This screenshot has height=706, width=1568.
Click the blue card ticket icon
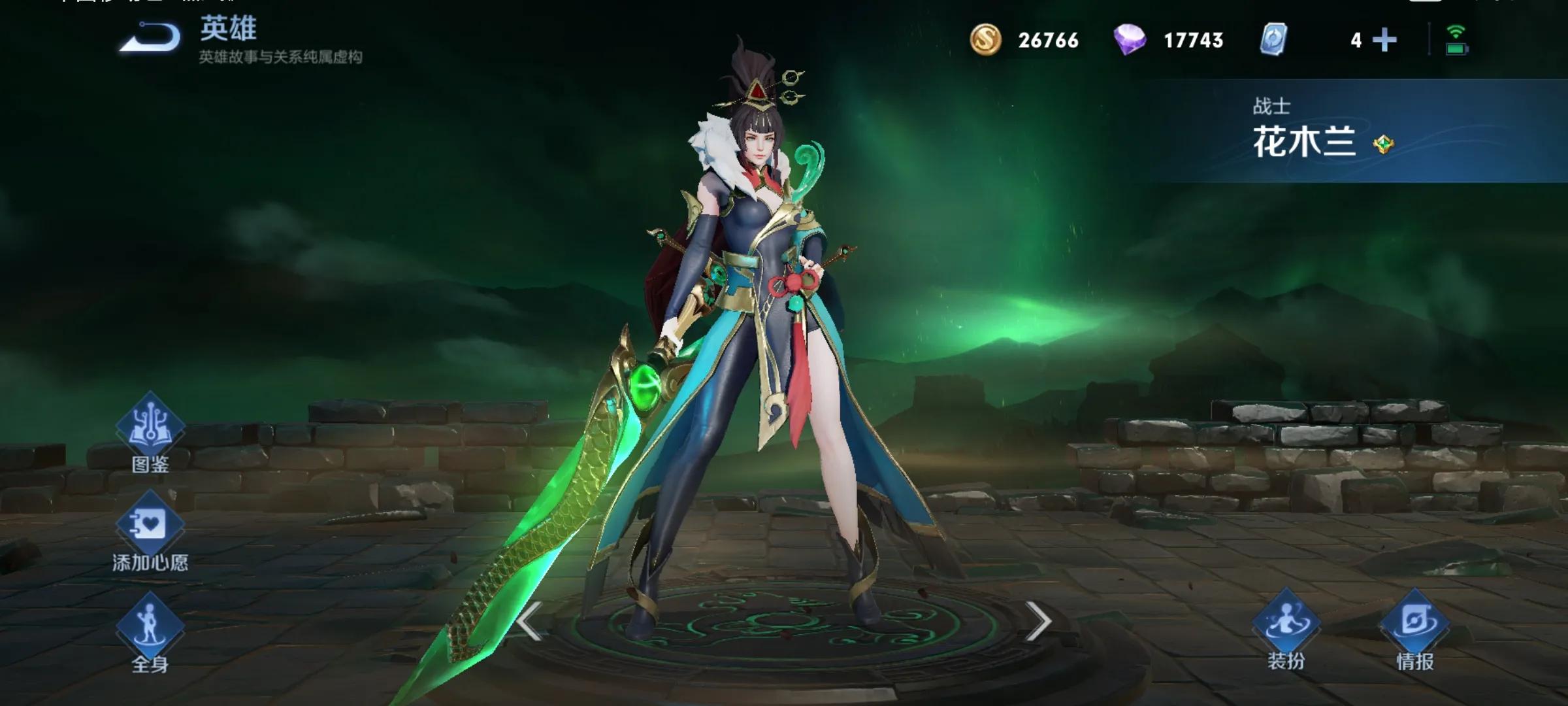pyautogui.click(x=1273, y=40)
